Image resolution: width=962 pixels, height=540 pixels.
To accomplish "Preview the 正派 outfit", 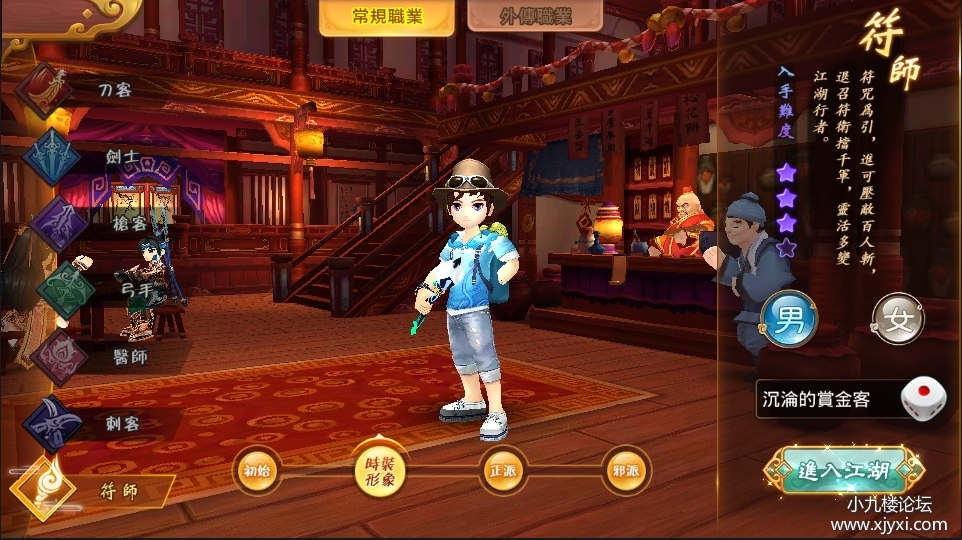I will [x=502, y=470].
